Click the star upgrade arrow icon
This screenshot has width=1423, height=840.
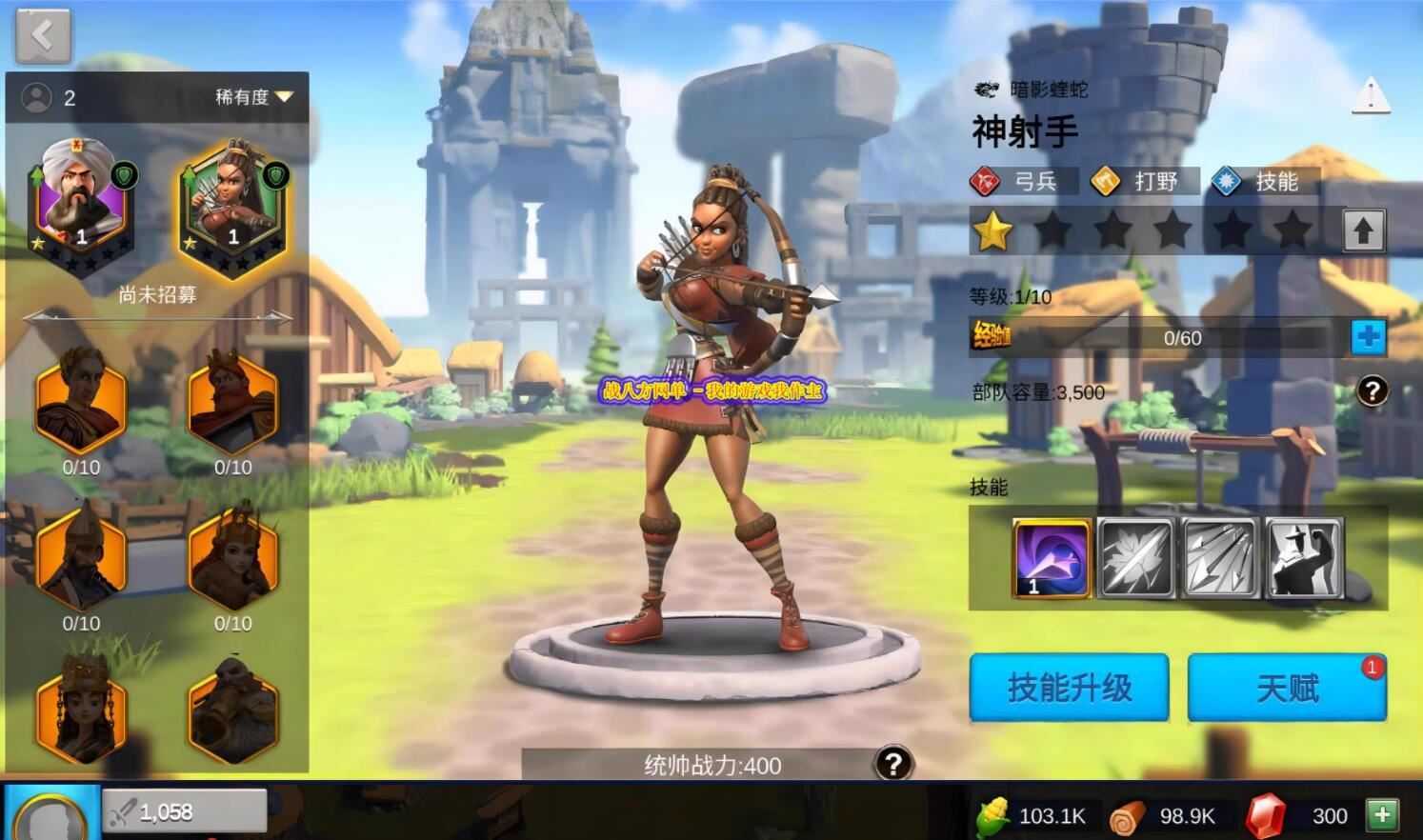point(1364,229)
